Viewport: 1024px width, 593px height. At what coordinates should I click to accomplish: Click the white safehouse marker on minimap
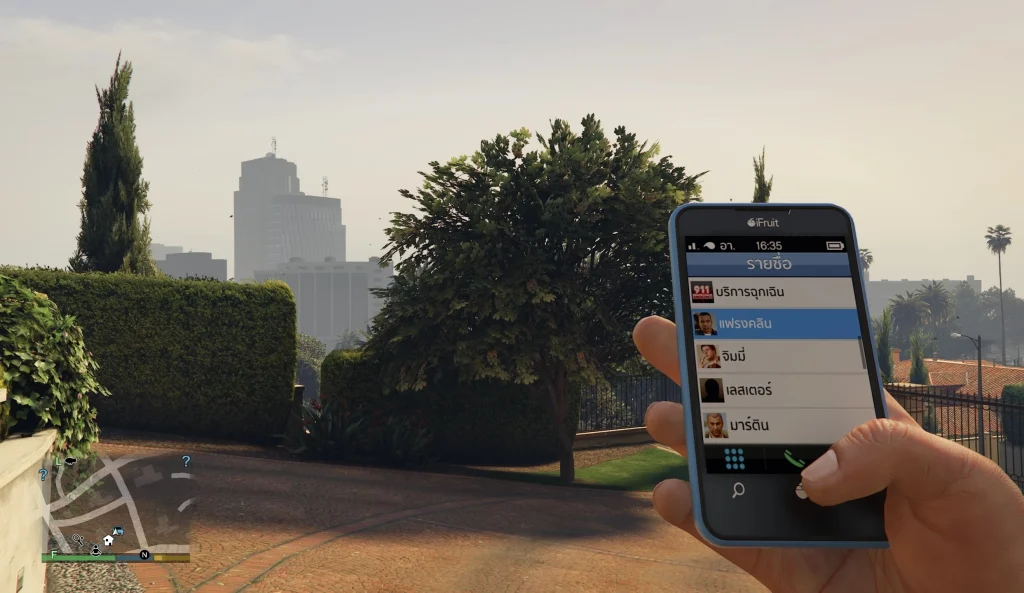click(x=108, y=541)
